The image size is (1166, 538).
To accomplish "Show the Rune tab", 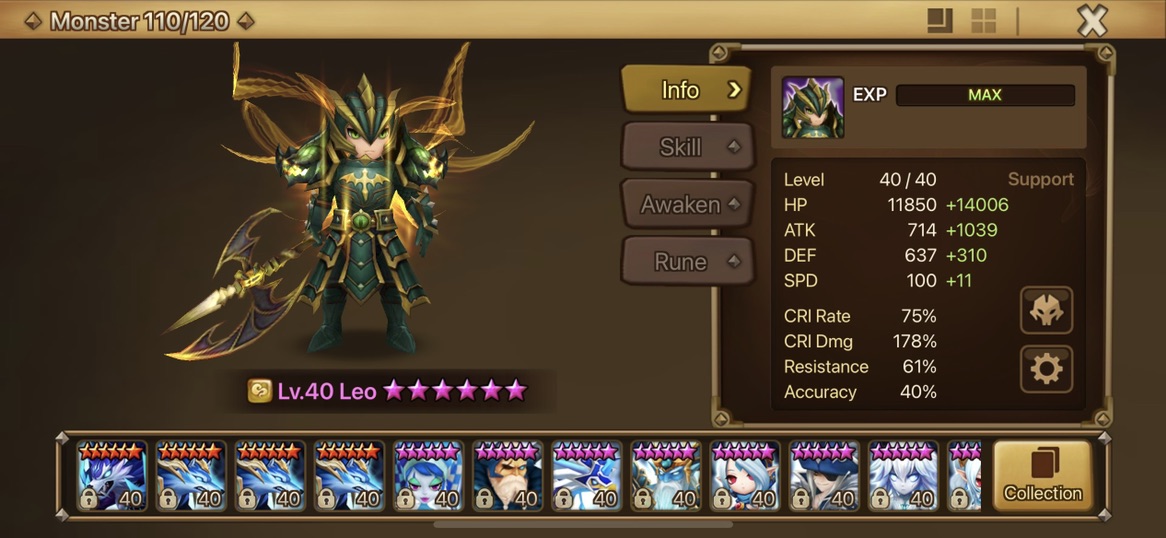I will 684,262.
